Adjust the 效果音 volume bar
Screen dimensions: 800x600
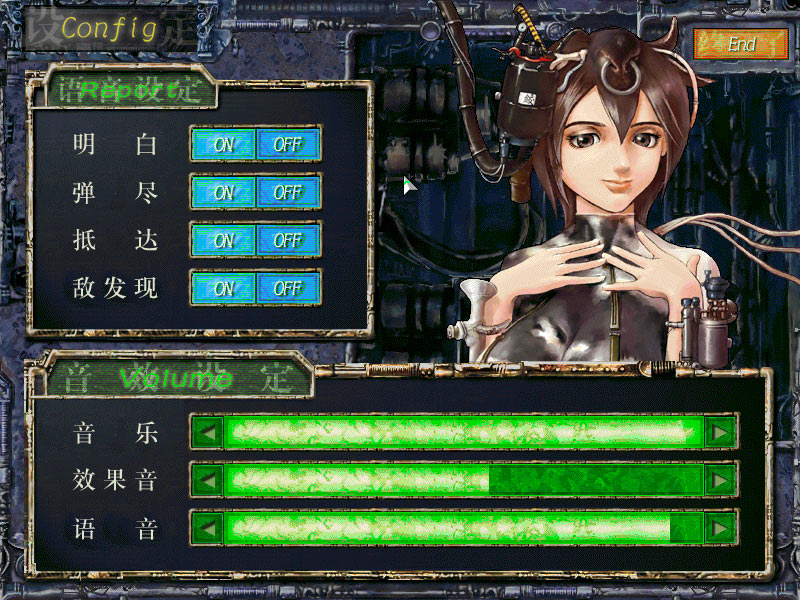click(463, 480)
